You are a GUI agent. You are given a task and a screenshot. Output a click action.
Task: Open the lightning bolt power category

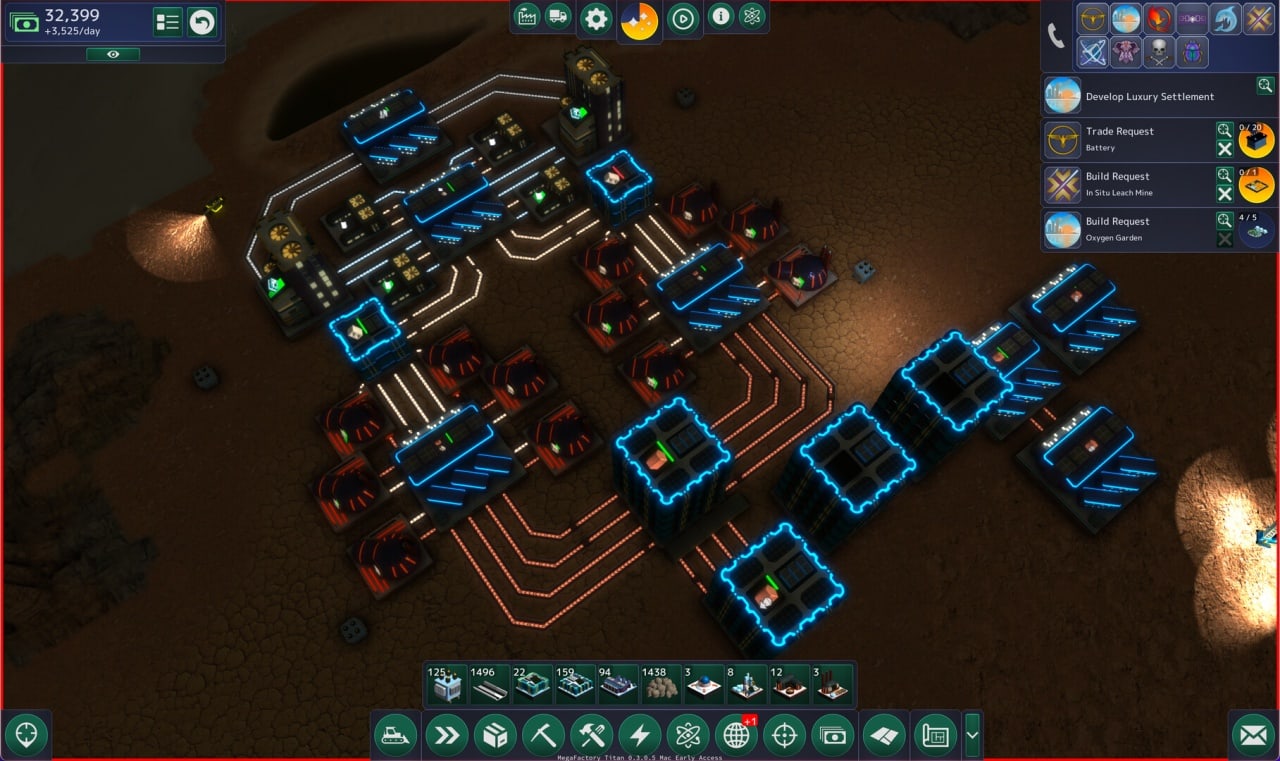[x=639, y=736]
